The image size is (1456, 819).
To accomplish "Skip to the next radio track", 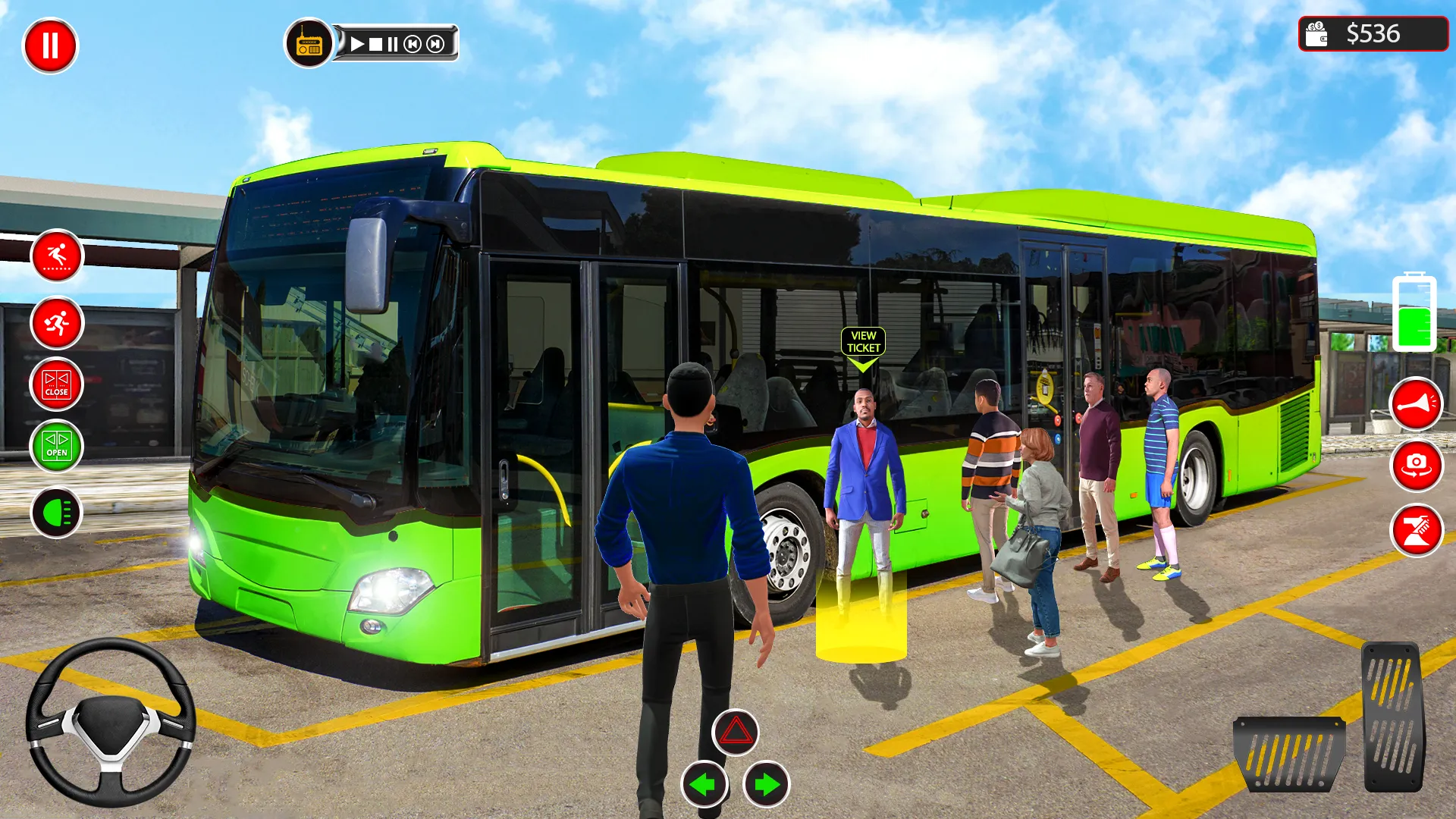I will pyautogui.click(x=435, y=43).
